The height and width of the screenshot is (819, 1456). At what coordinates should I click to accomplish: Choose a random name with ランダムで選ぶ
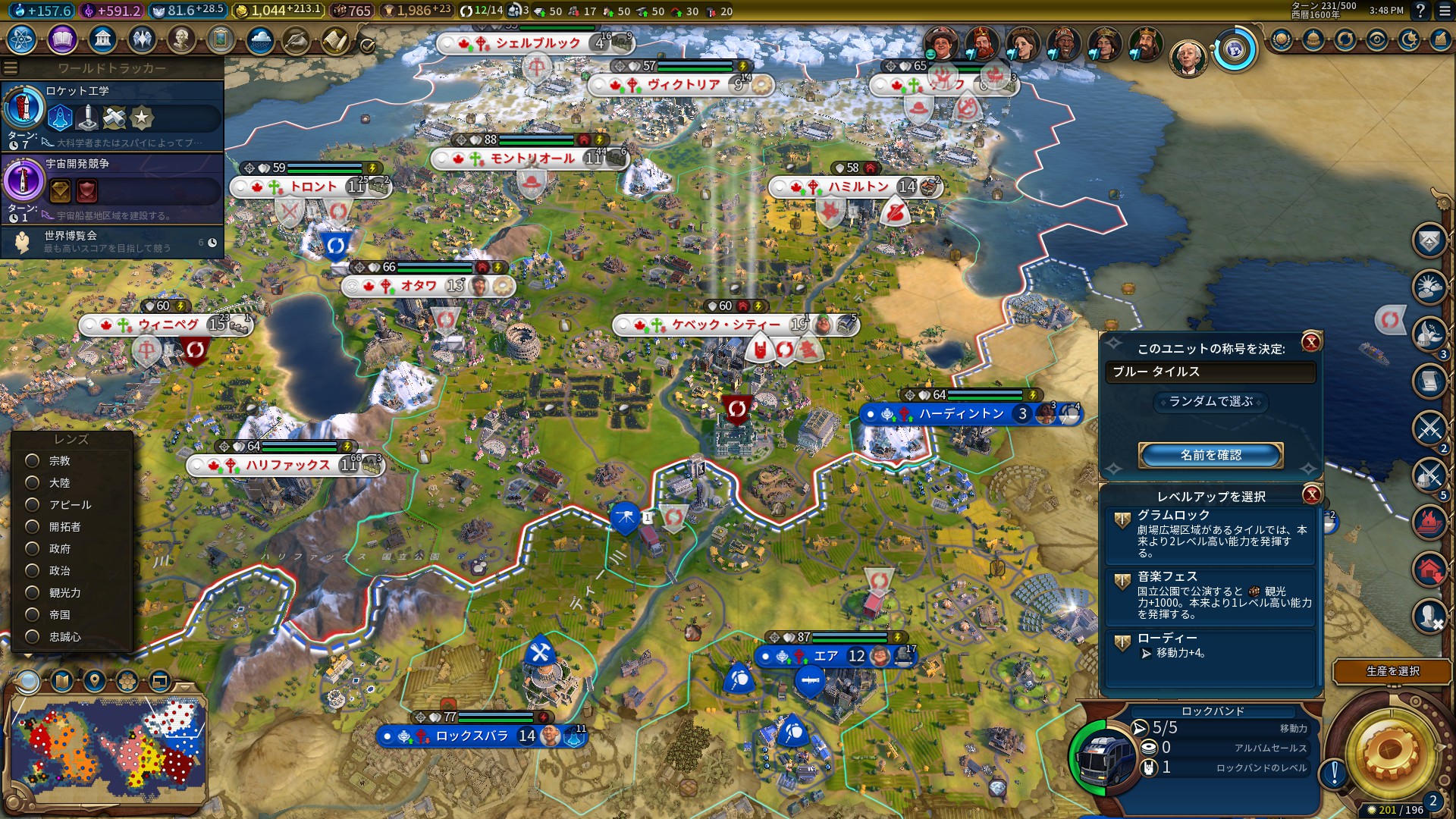[1210, 401]
